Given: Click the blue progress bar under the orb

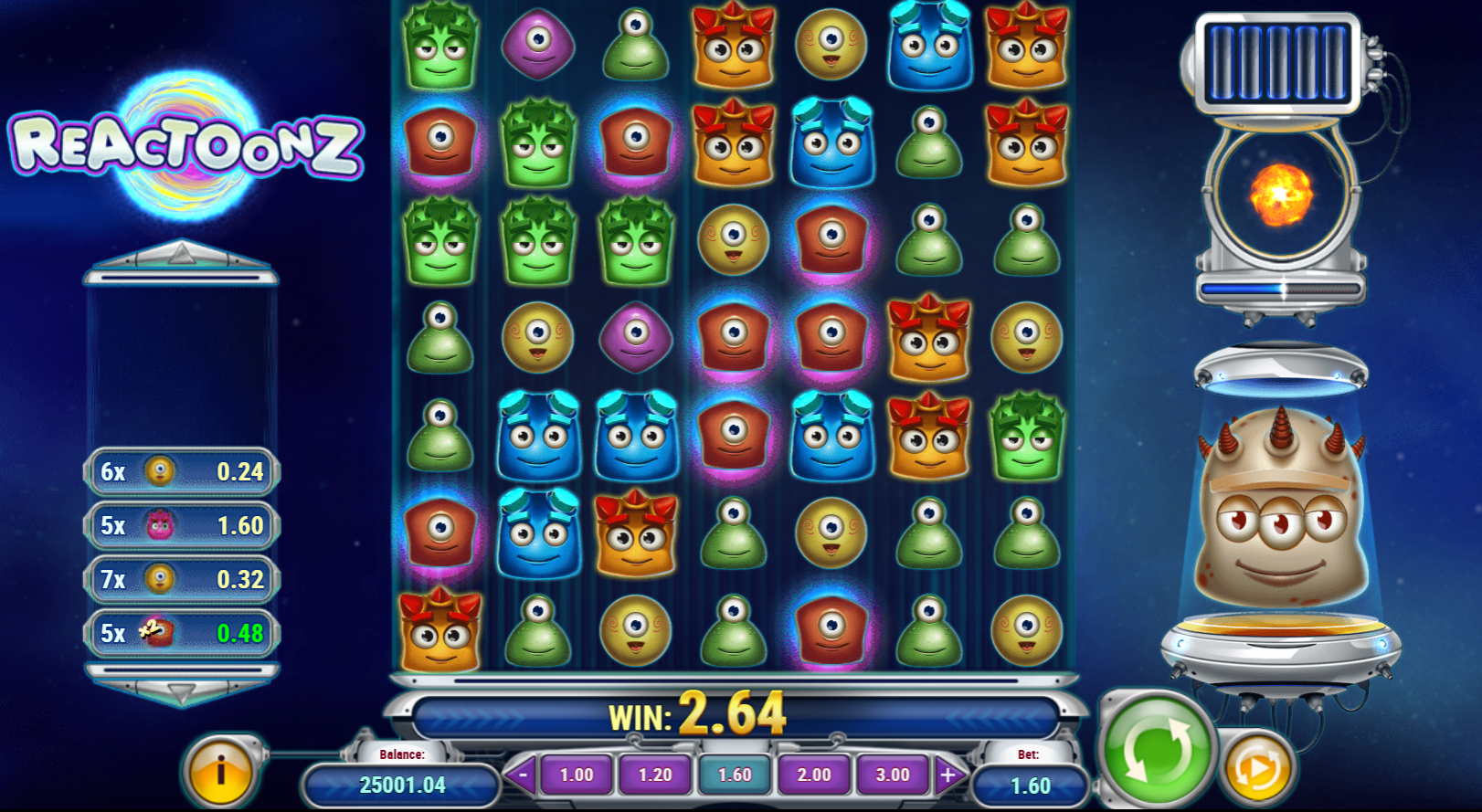Looking at the screenshot, I should pyautogui.click(x=1278, y=288).
